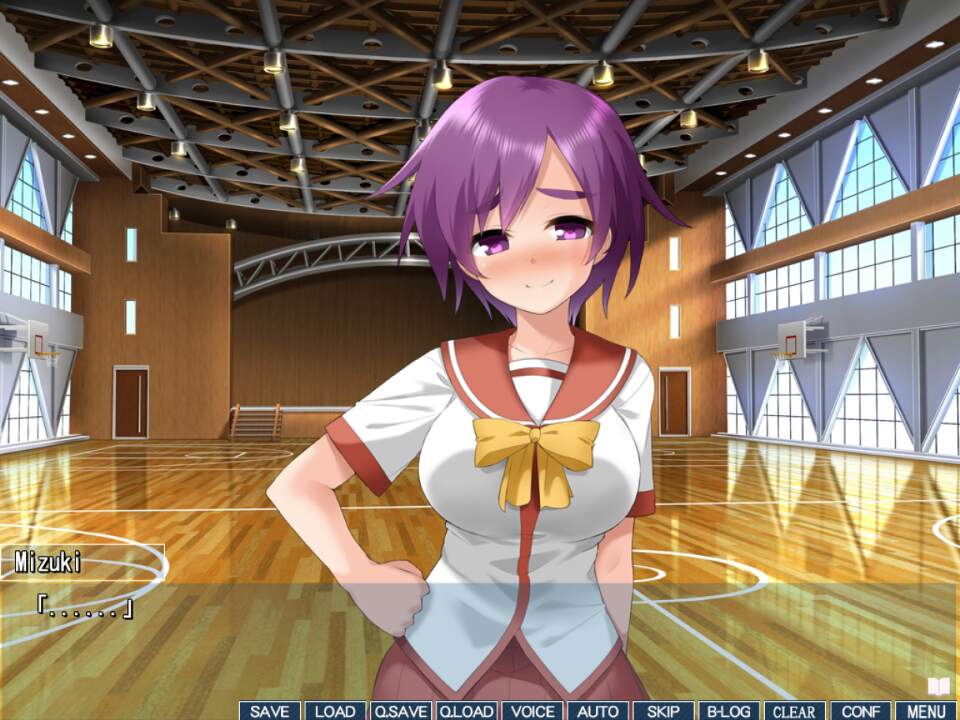Screen dimensions: 960x720
Task: Quick save with Q.SAVE button
Action: coord(401,711)
